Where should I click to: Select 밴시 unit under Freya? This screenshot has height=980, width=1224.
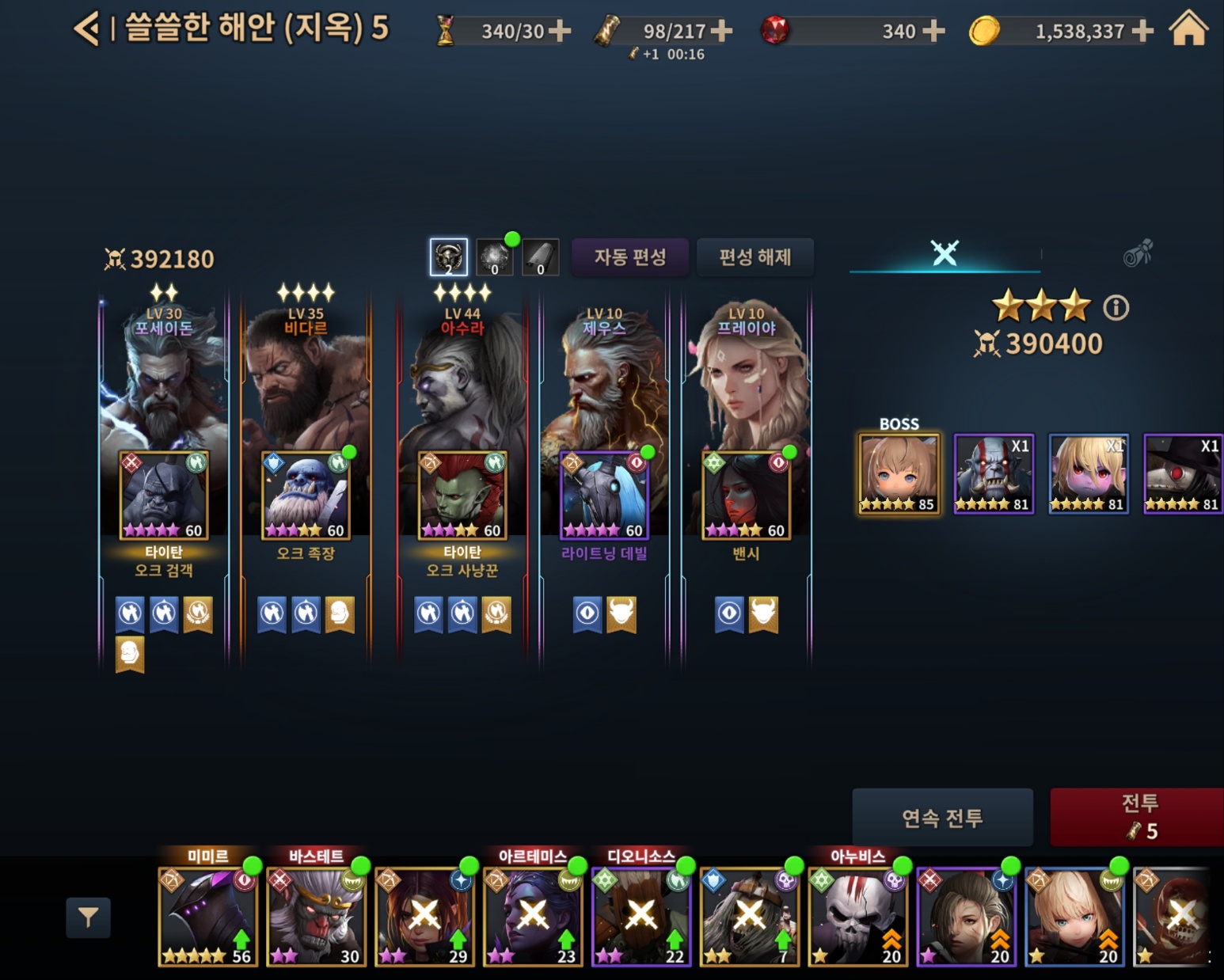click(x=746, y=496)
